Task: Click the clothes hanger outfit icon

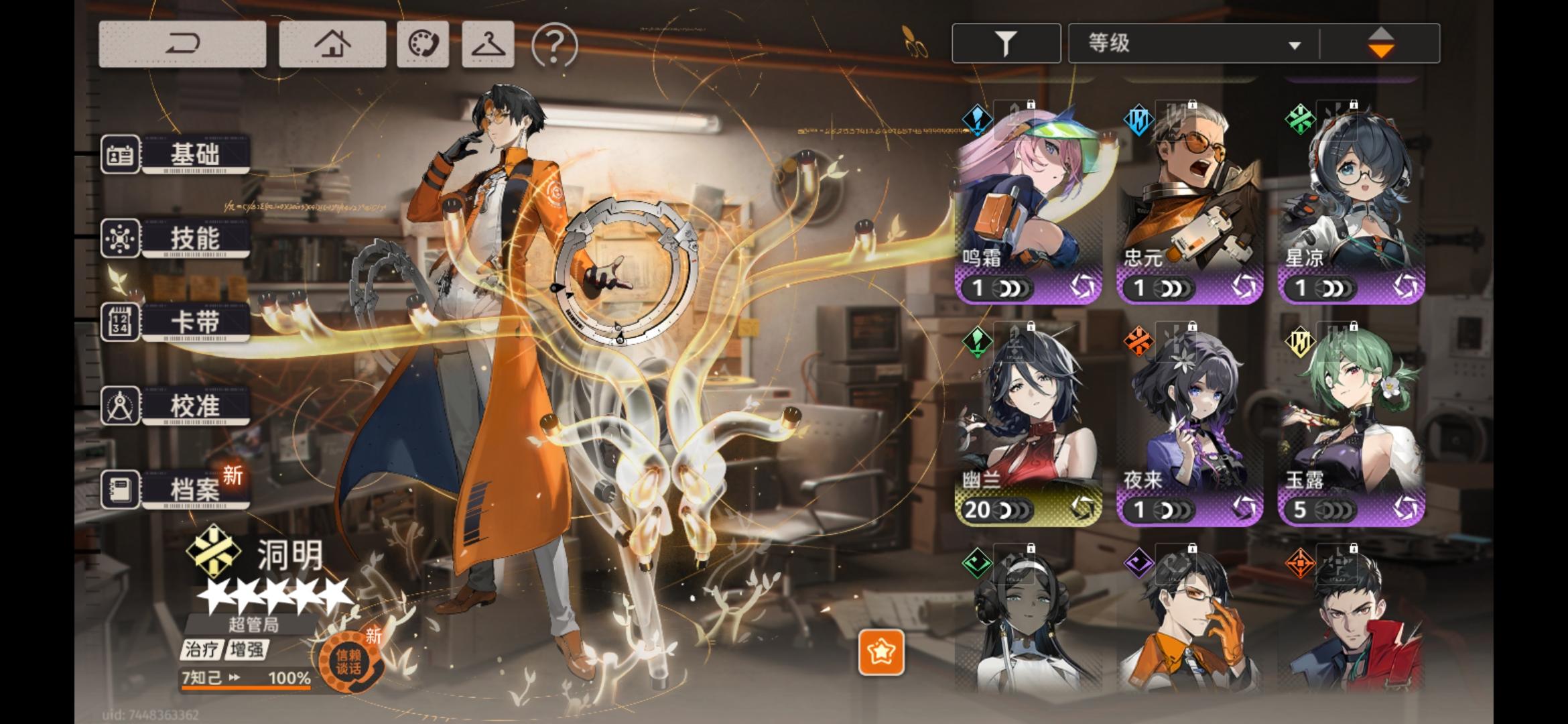Action: [488, 42]
